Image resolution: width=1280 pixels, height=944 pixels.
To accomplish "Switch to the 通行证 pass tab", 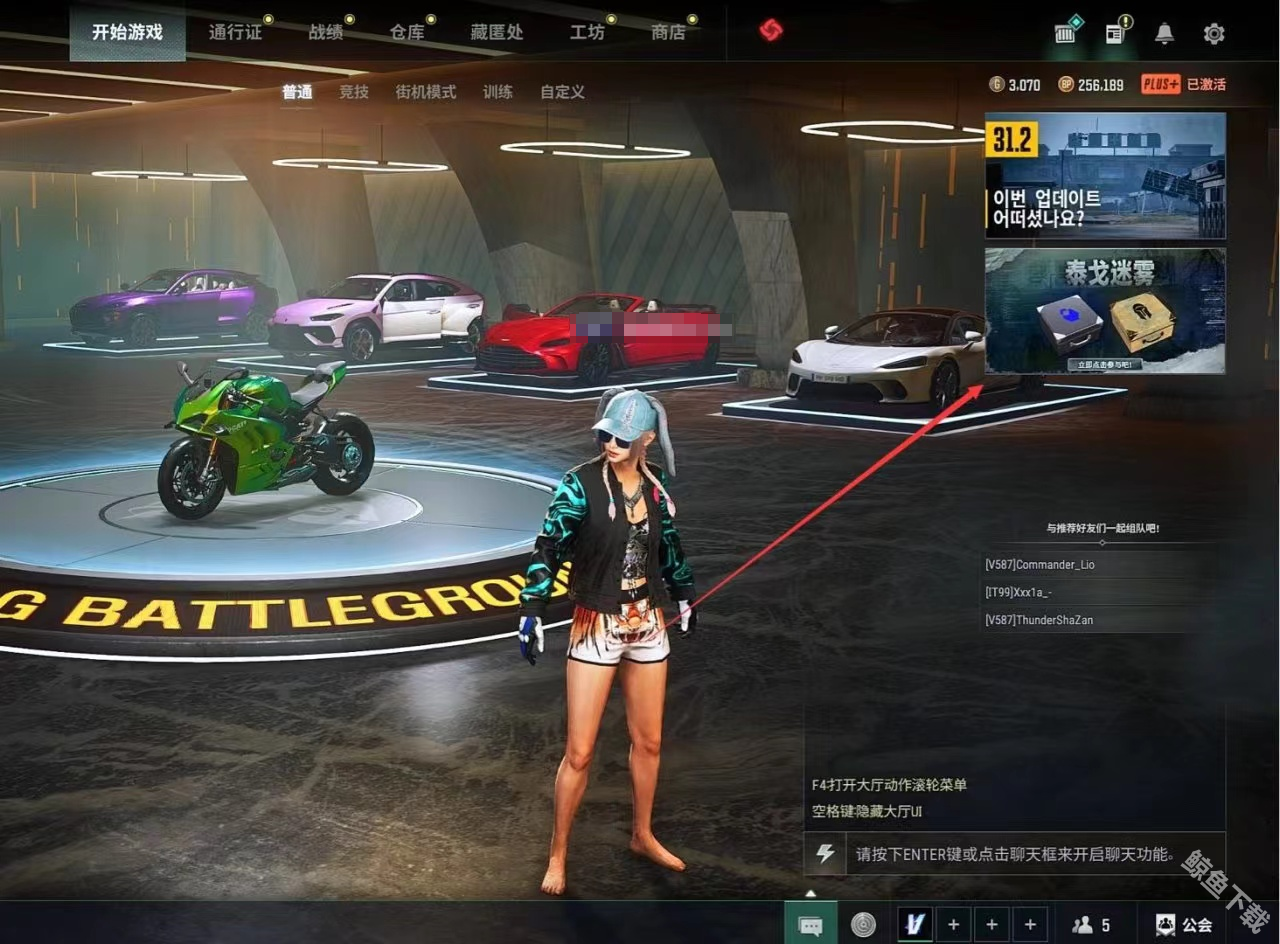I will pos(235,32).
